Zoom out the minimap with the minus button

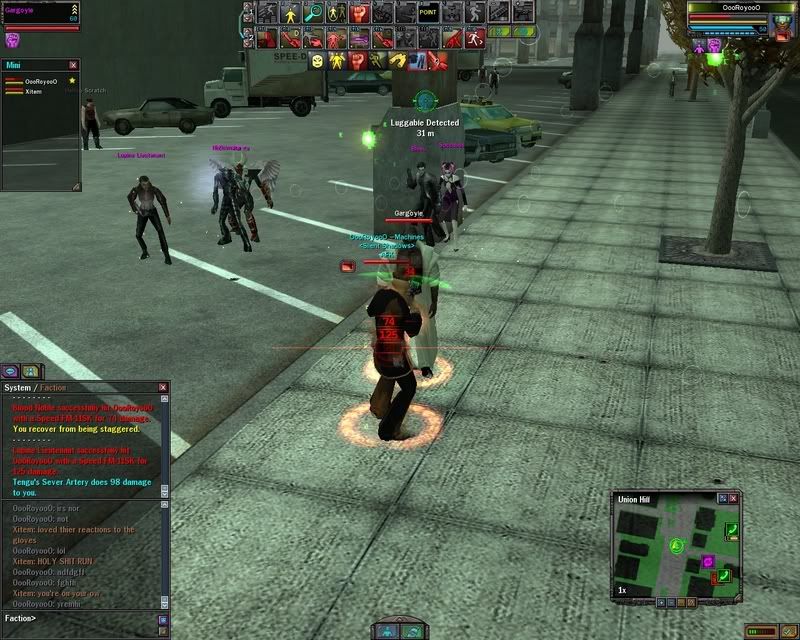673,603
